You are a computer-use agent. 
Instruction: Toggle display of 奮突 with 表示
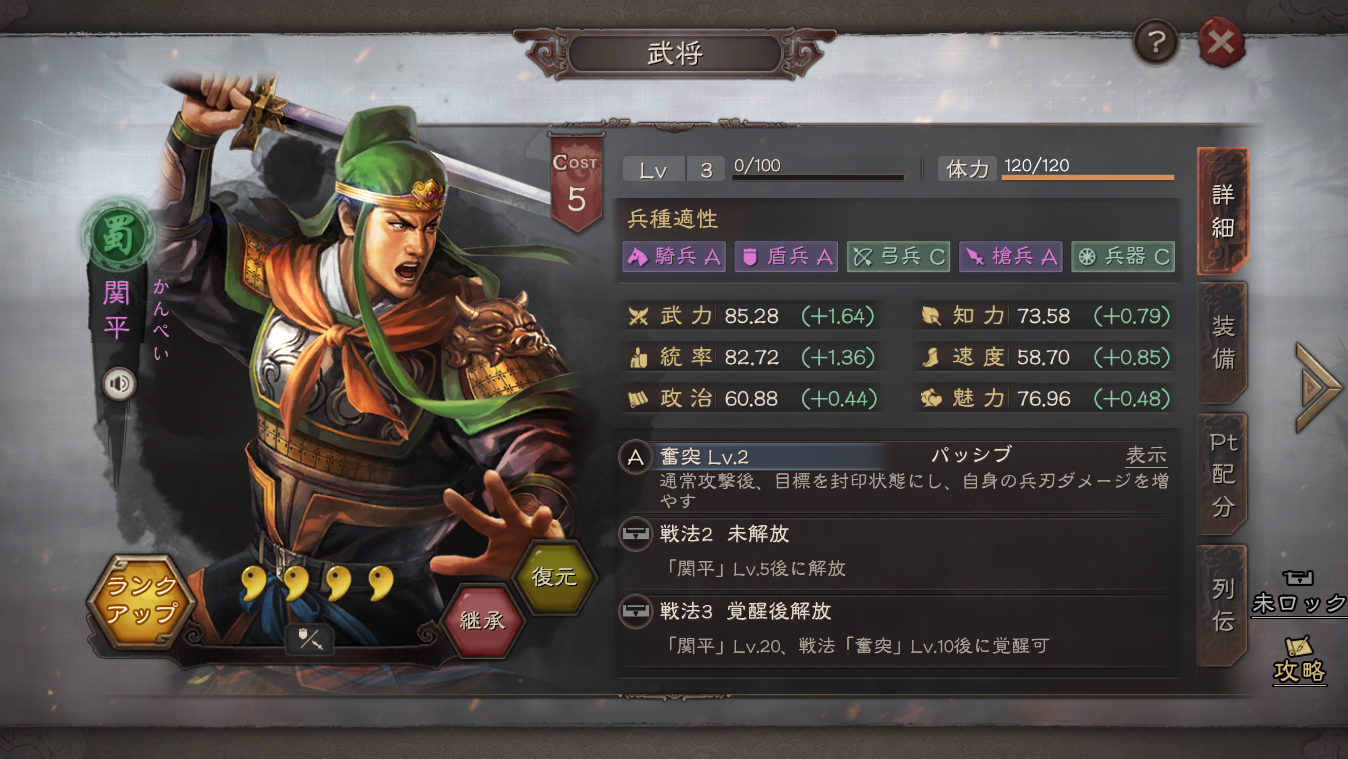coord(1147,455)
